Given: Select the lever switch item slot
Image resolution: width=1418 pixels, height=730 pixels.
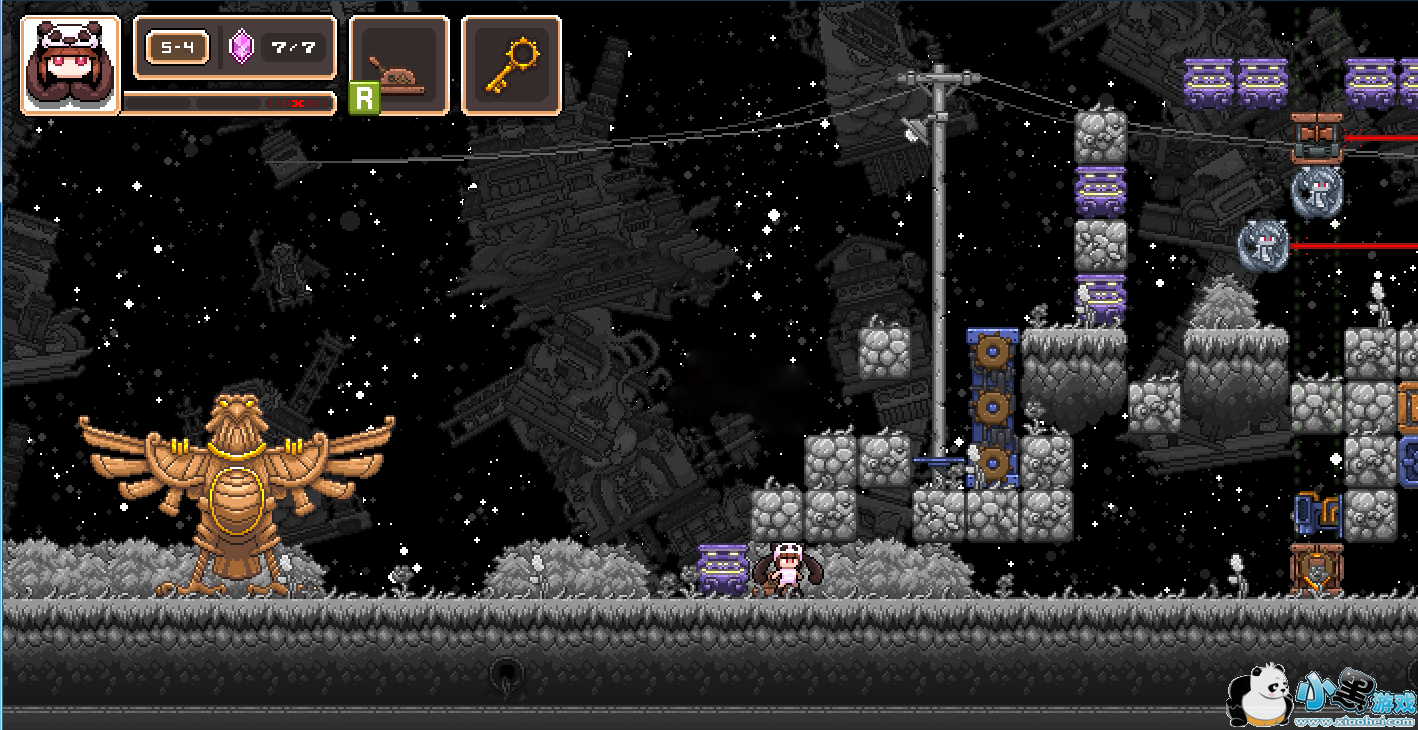Looking at the screenshot, I should (399, 65).
